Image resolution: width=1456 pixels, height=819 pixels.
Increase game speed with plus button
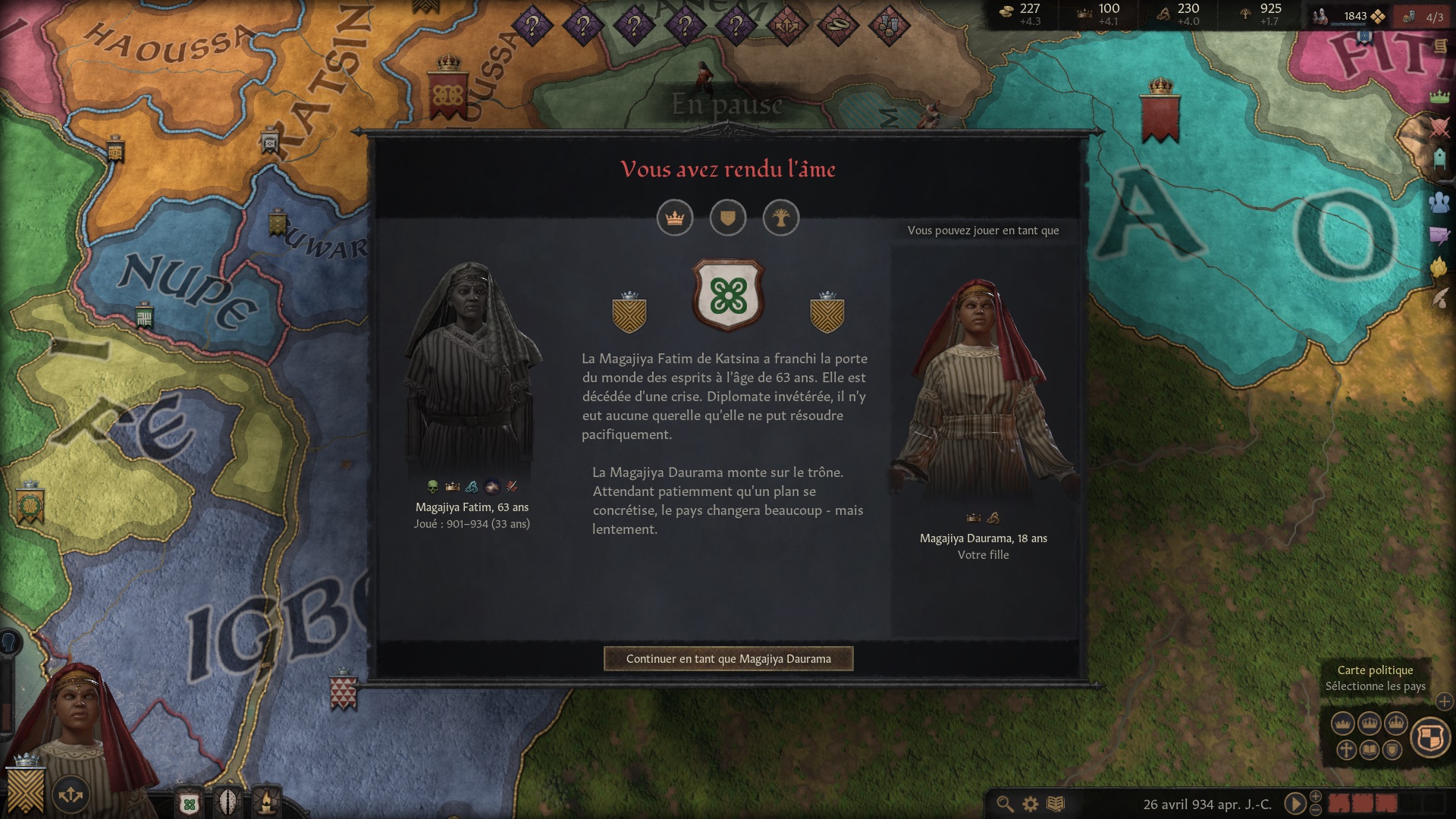1316,796
